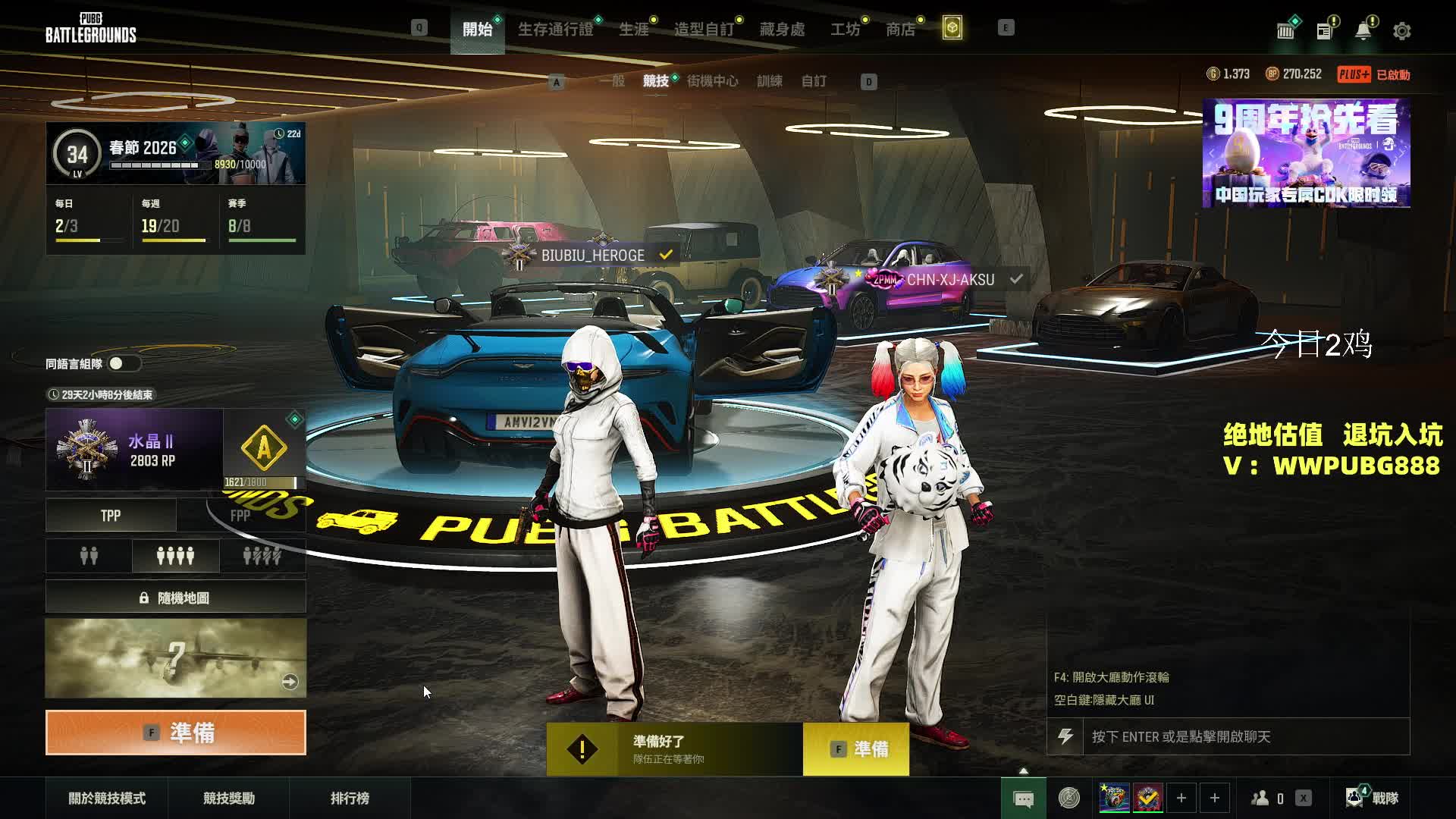The image size is (1456, 819).
Task: View the 排行榜 leaderboard
Action: click(350, 798)
